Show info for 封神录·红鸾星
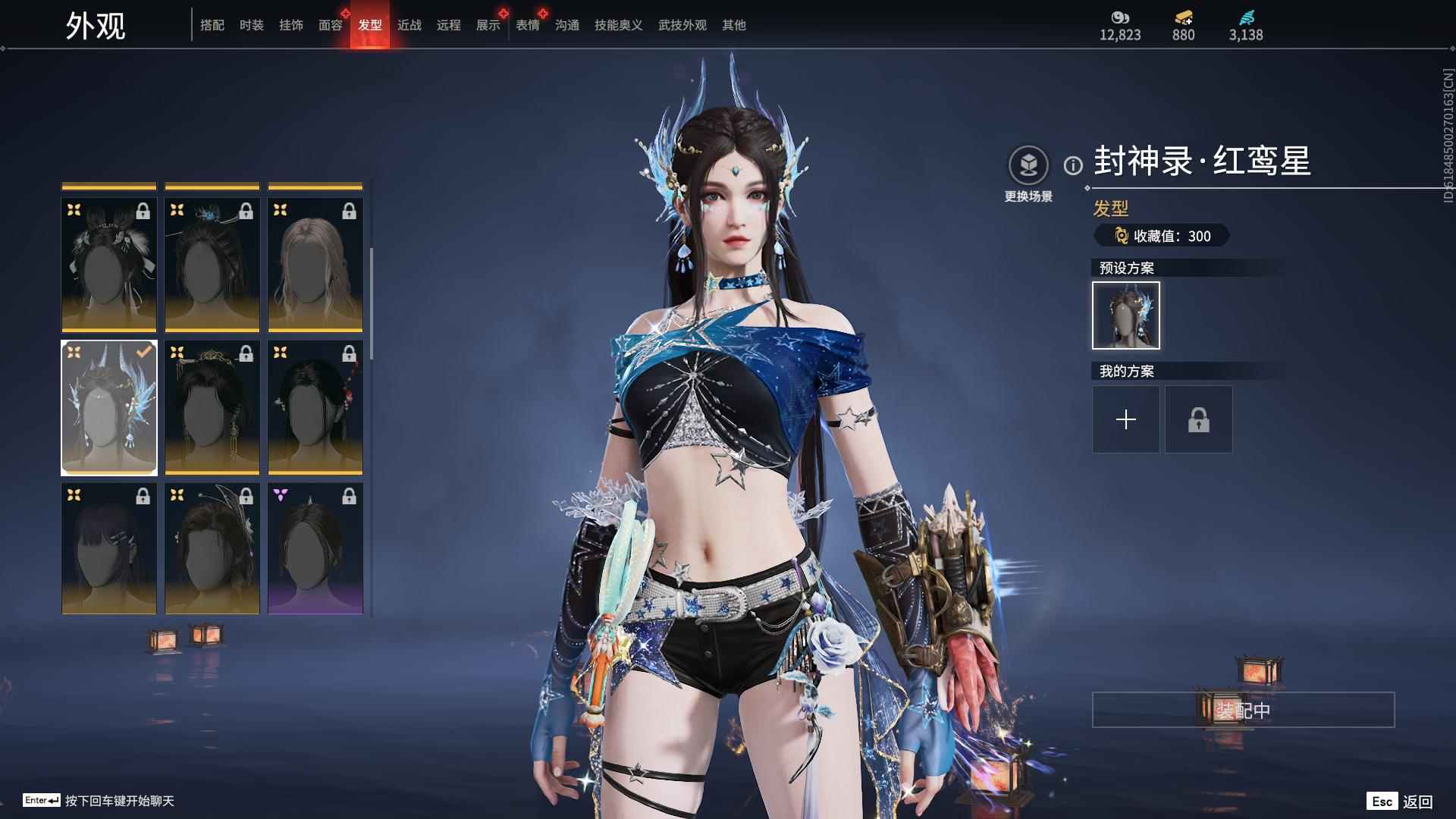The width and height of the screenshot is (1456, 819). point(1073,165)
